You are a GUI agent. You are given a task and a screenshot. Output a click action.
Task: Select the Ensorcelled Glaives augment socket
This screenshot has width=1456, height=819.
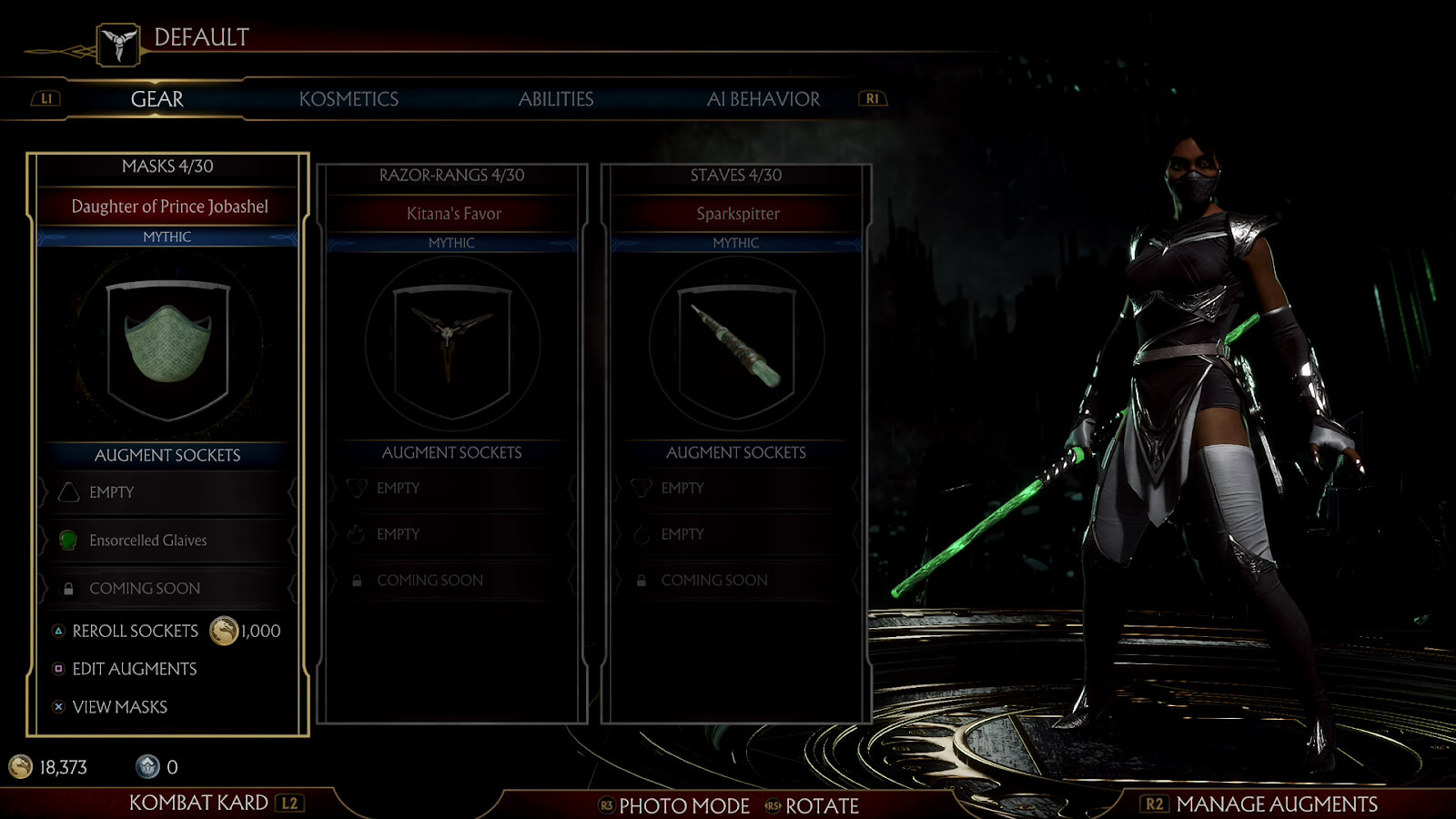148,541
